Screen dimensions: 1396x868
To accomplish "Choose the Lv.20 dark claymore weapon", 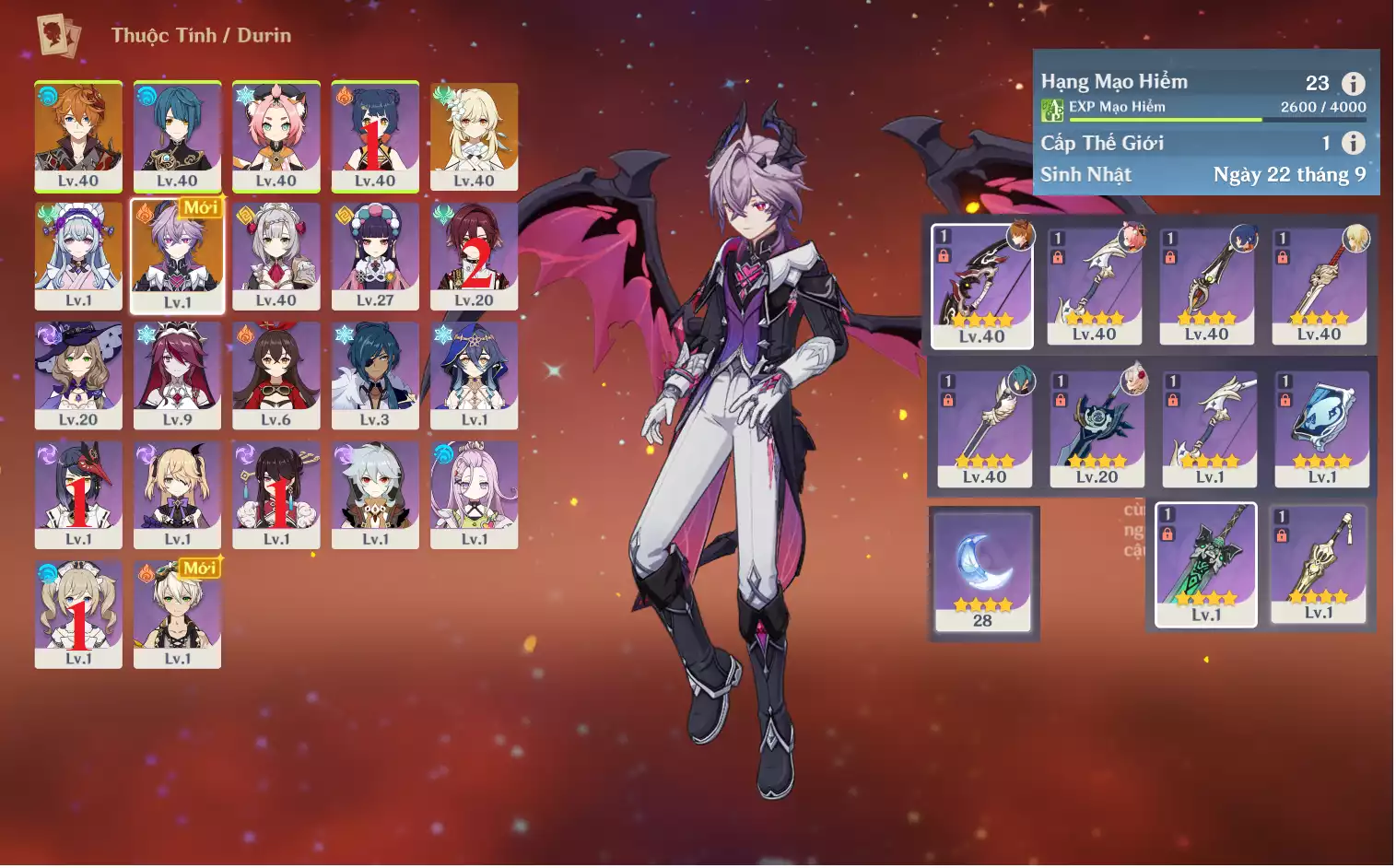I will click(1097, 428).
